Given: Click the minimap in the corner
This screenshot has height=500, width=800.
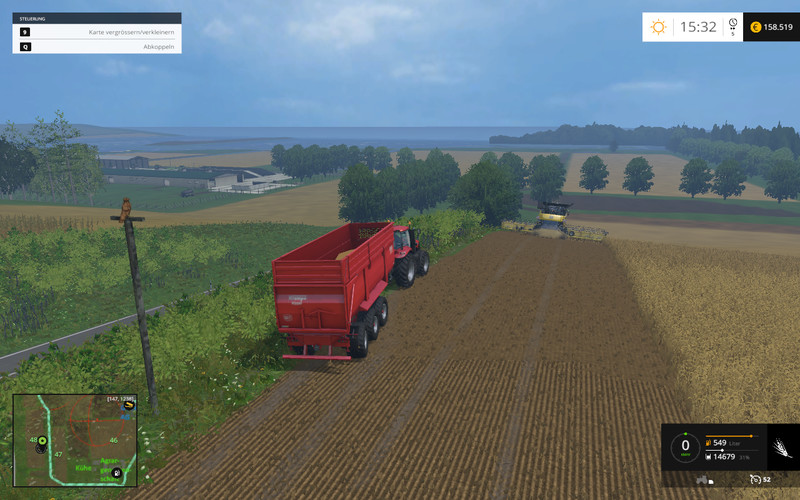Looking at the screenshot, I should coord(75,439).
